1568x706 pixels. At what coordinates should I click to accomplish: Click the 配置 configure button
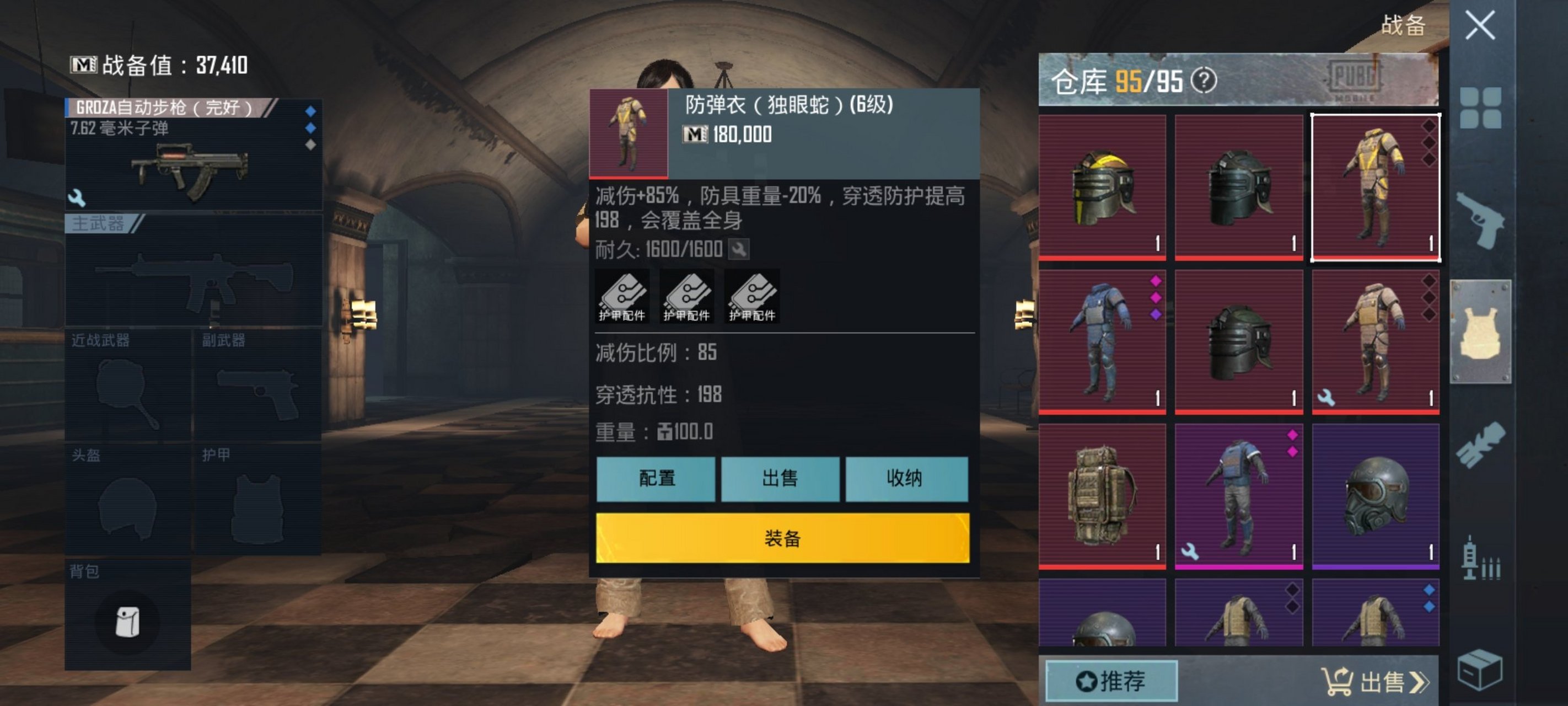click(656, 479)
